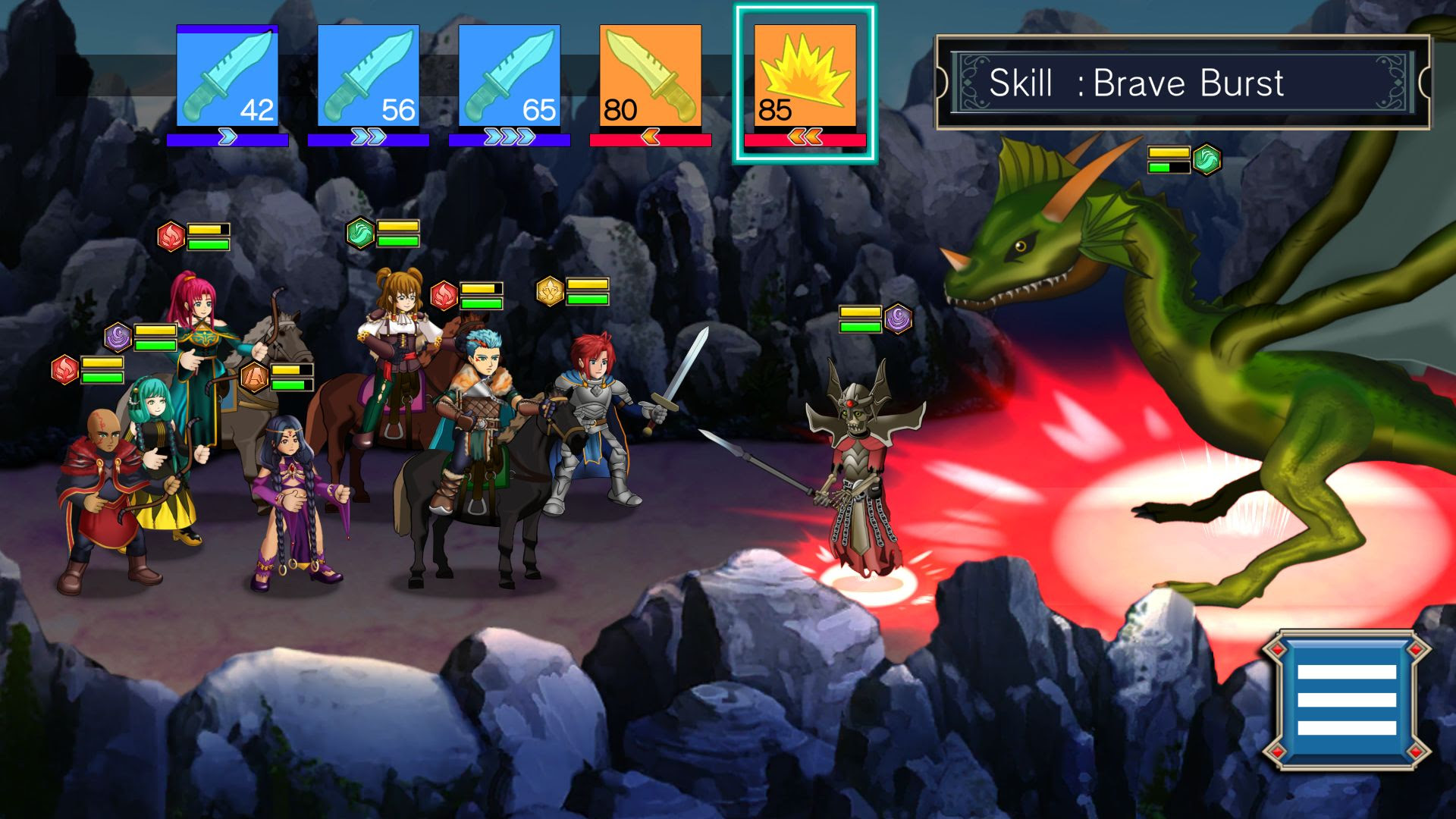Open the three-line menu button
The width and height of the screenshot is (1456, 819).
coord(1346,699)
